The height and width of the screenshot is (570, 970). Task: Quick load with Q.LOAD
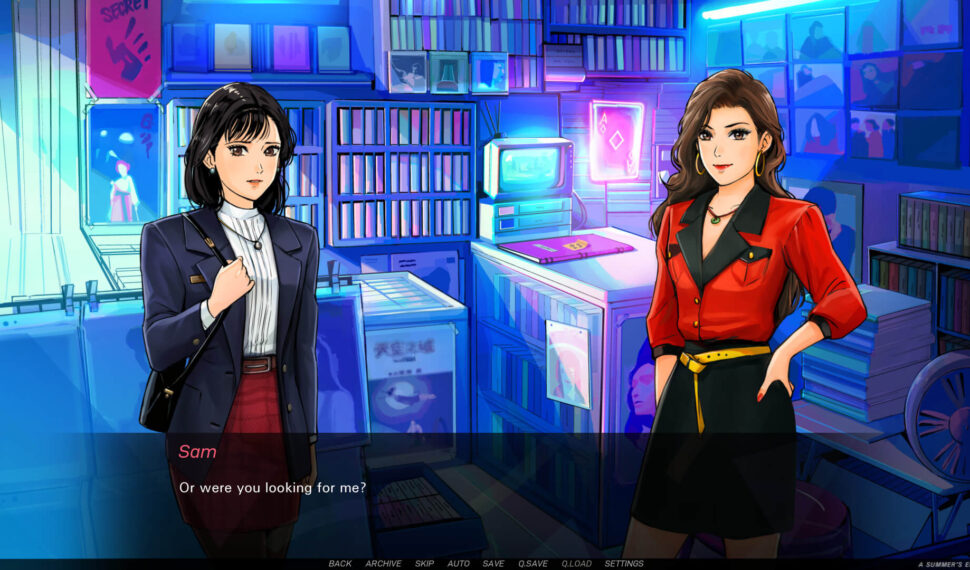pos(576,564)
